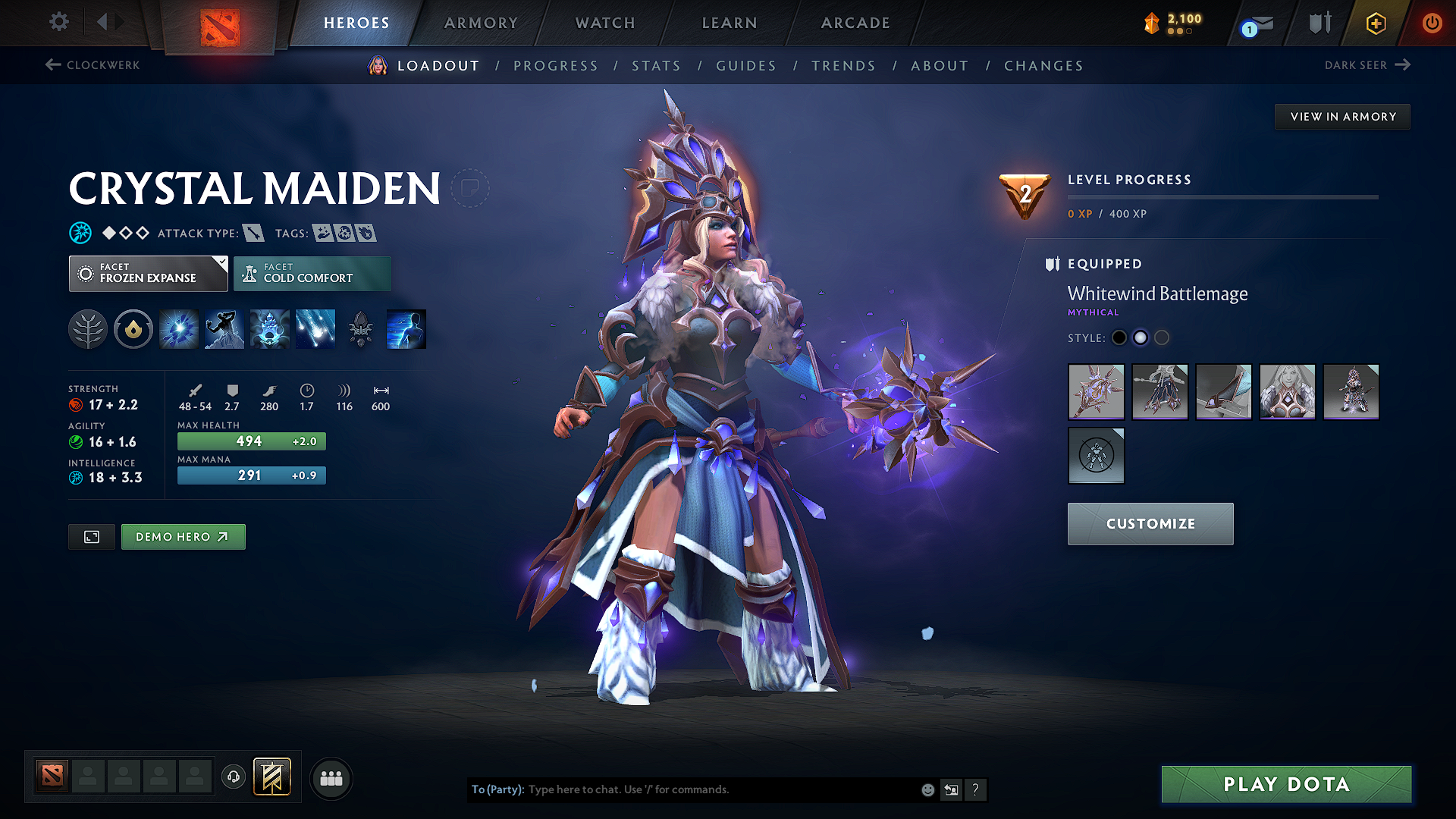Viewport: 1456px width, 819px height.
Task: Switch to the ARMORY tab
Action: 481,23
